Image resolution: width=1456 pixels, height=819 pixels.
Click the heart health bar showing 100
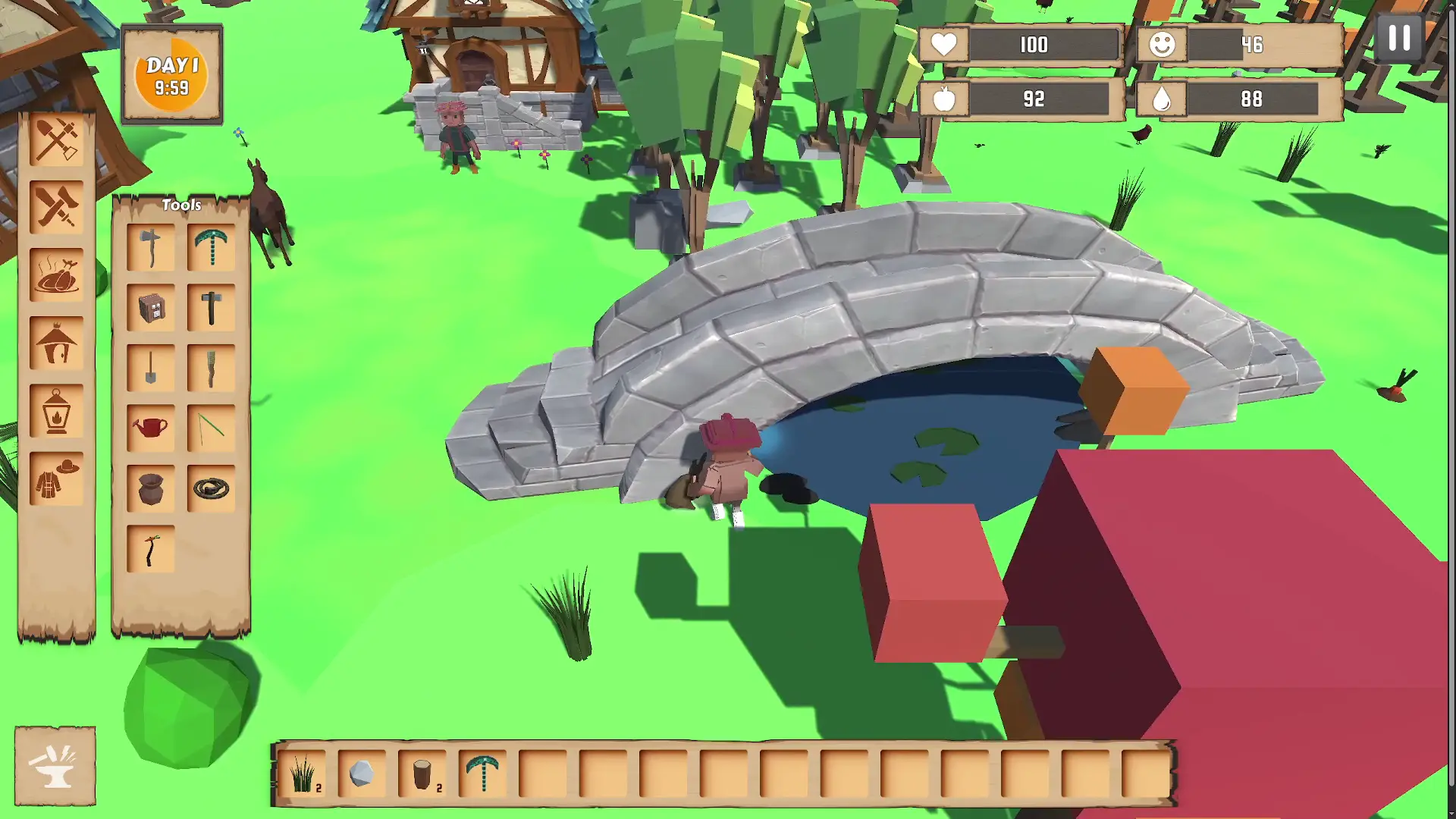[1020, 45]
